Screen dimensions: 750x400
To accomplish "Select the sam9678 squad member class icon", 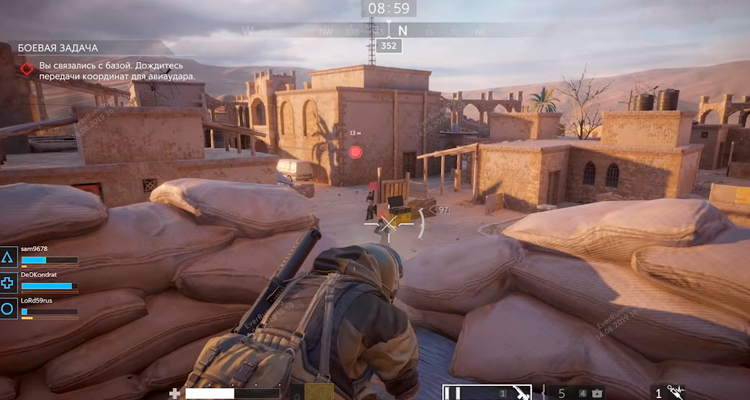I will [8, 259].
